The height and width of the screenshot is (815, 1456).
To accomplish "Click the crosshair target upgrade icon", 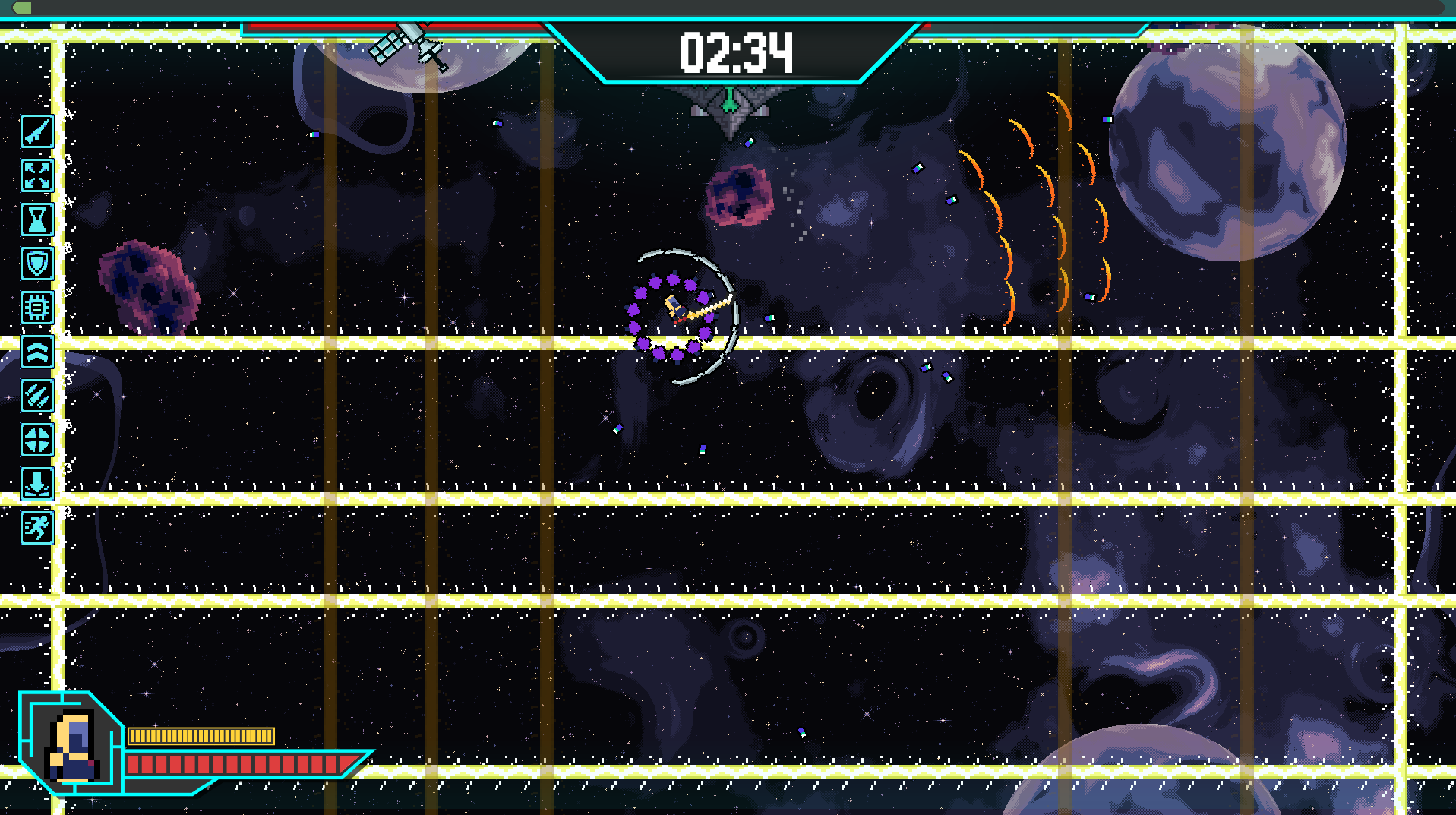I will [36, 440].
